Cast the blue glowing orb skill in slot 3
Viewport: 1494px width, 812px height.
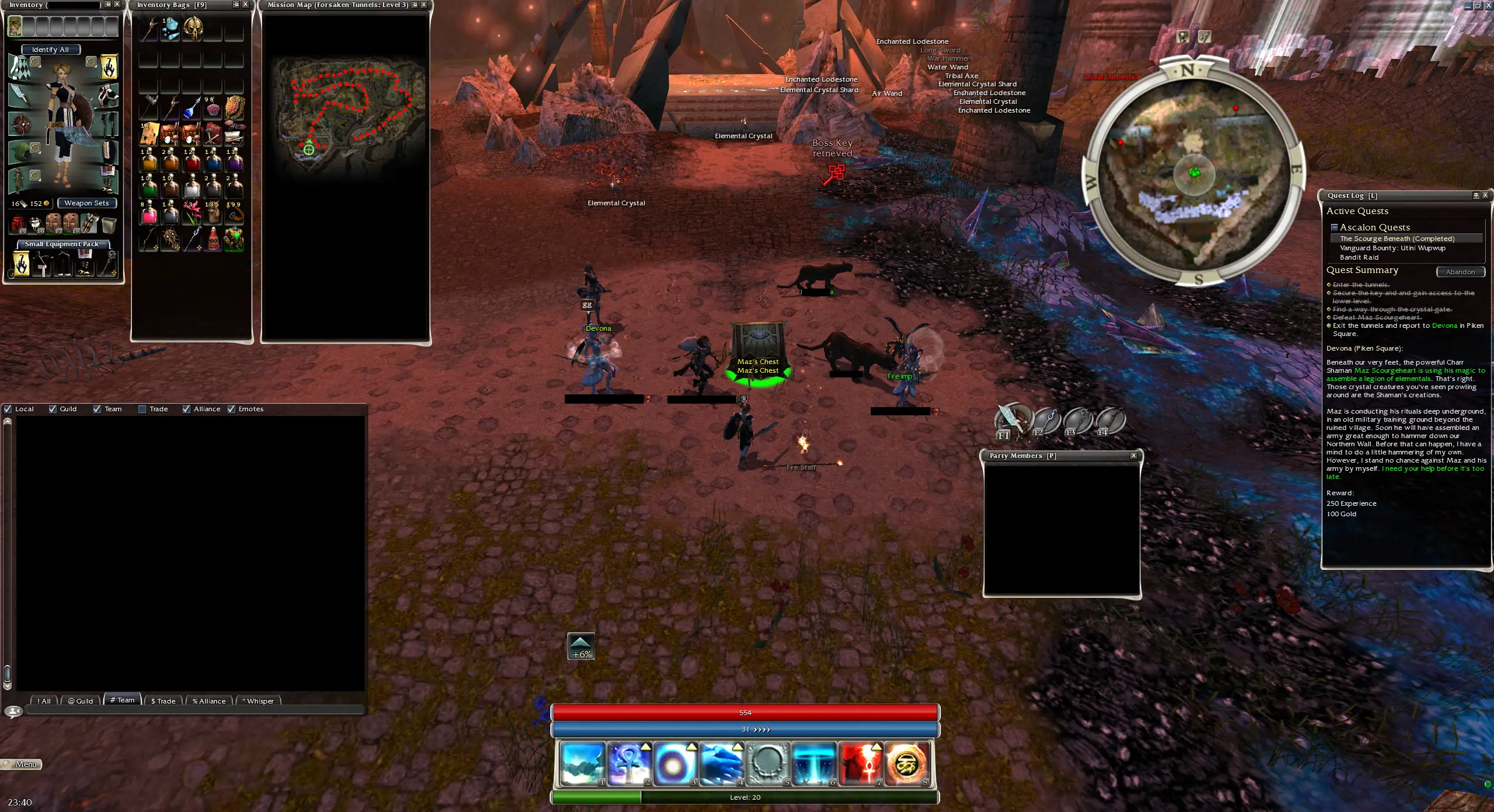[675, 763]
